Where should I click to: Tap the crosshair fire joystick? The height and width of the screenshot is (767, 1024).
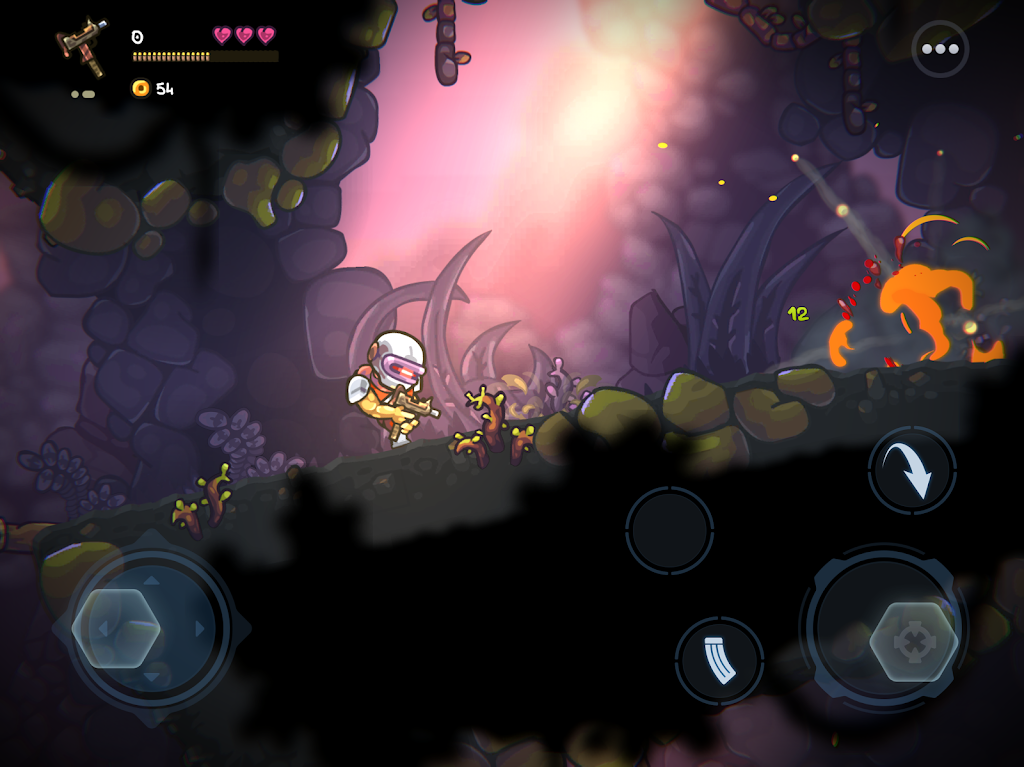(x=912, y=641)
